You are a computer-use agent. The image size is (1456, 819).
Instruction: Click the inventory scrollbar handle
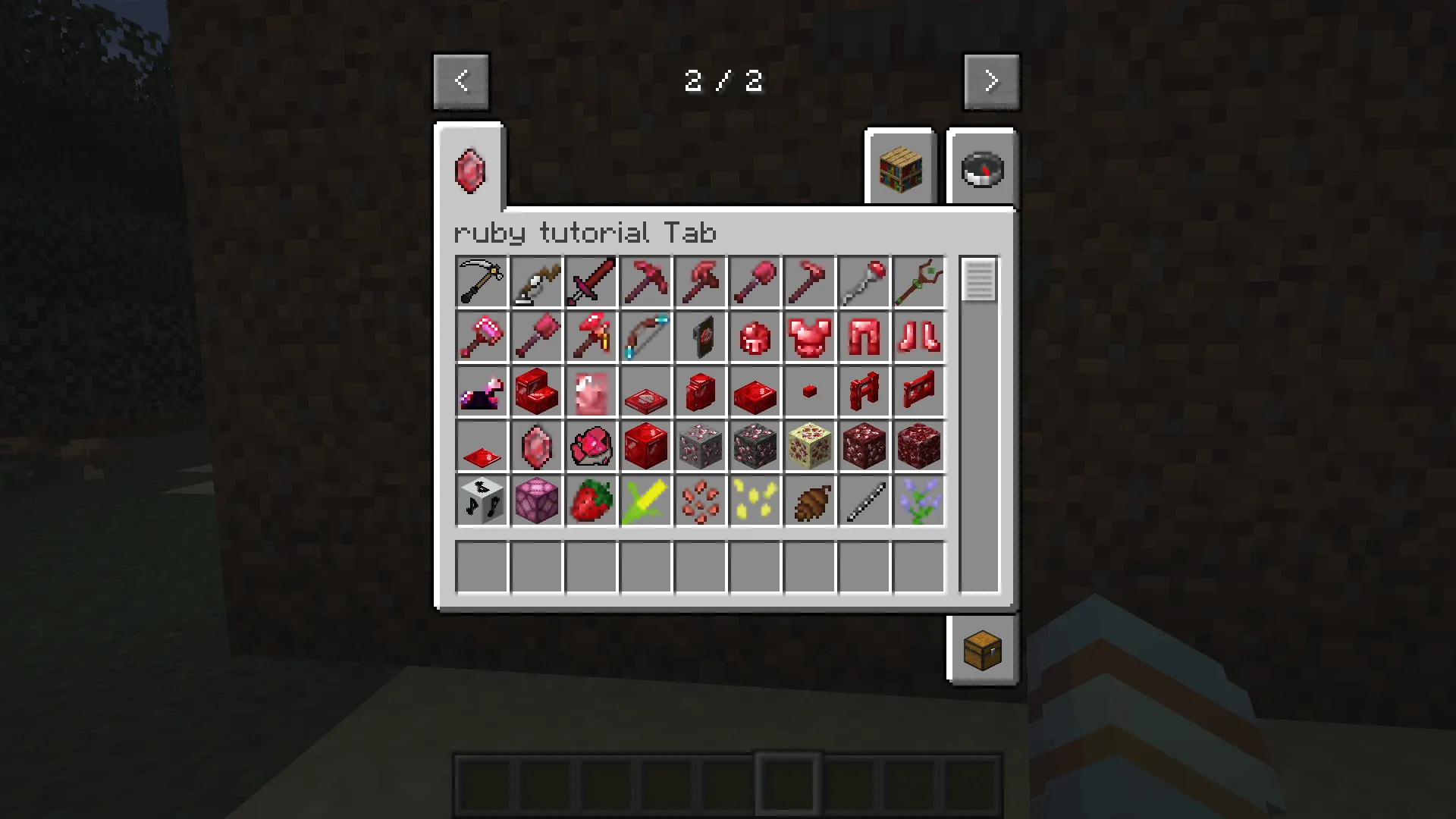pos(978,280)
